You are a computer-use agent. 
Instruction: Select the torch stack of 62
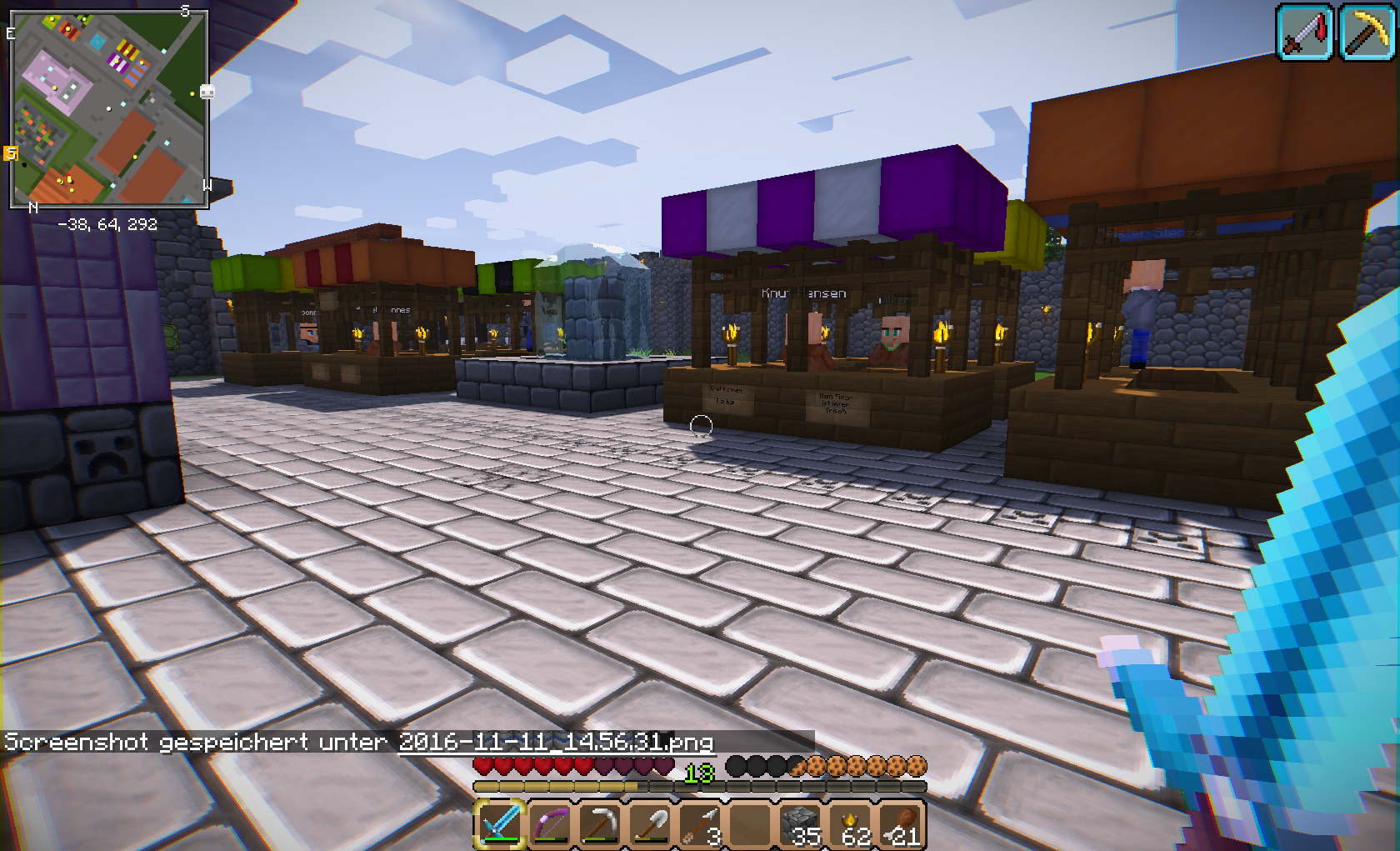[852, 824]
